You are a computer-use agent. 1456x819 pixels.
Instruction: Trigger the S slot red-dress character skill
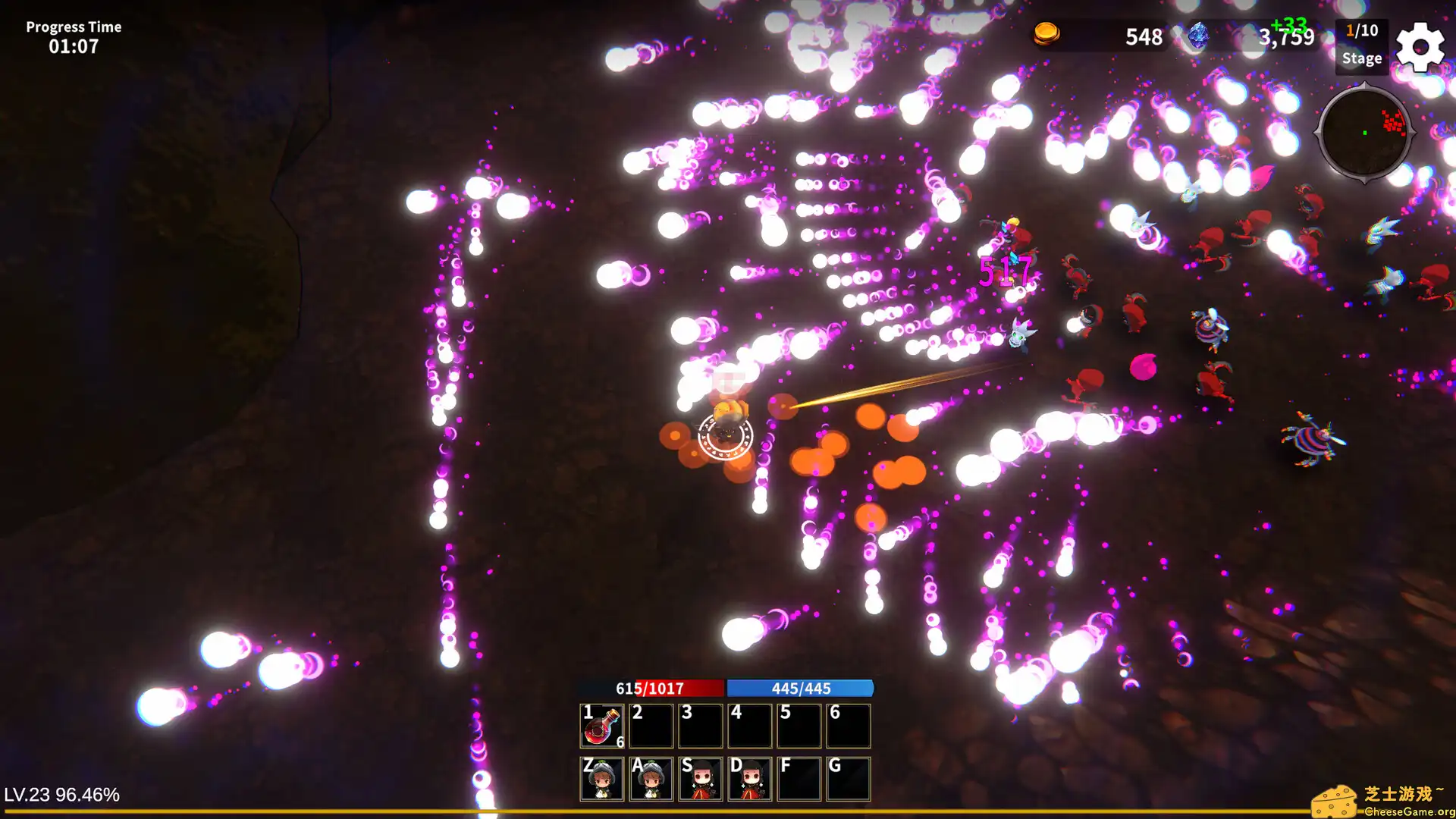click(701, 779)
